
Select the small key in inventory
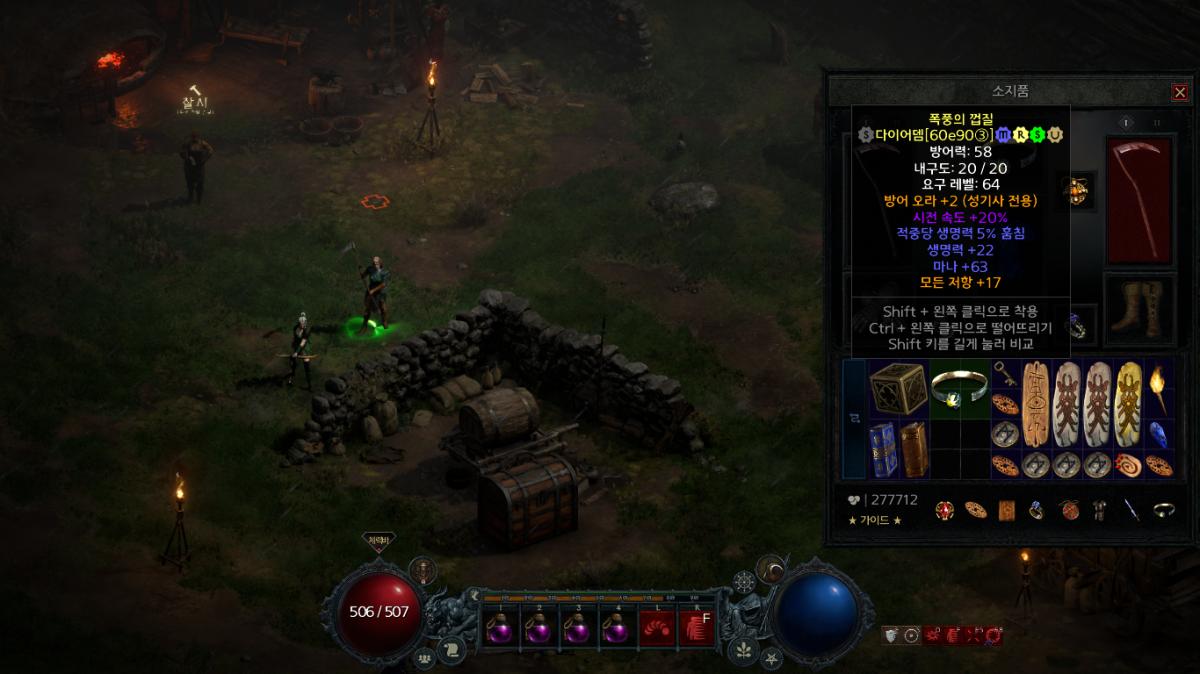[x=1003, y=375]
